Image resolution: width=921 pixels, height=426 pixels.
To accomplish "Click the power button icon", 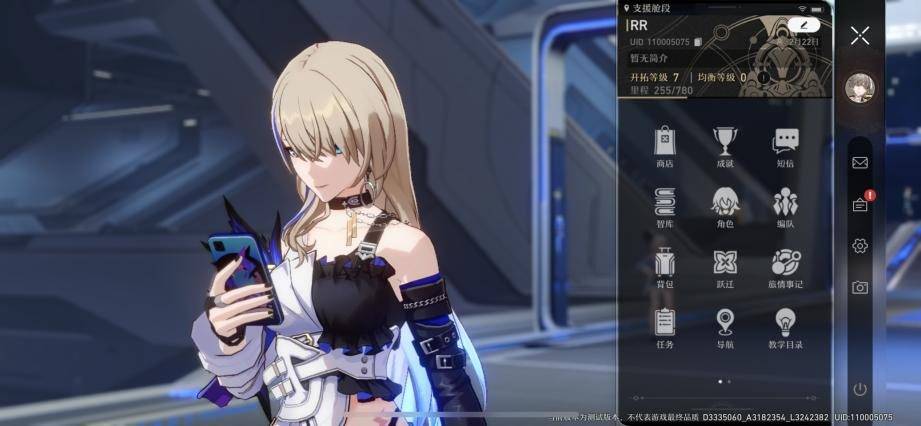I will coord(859,389).
